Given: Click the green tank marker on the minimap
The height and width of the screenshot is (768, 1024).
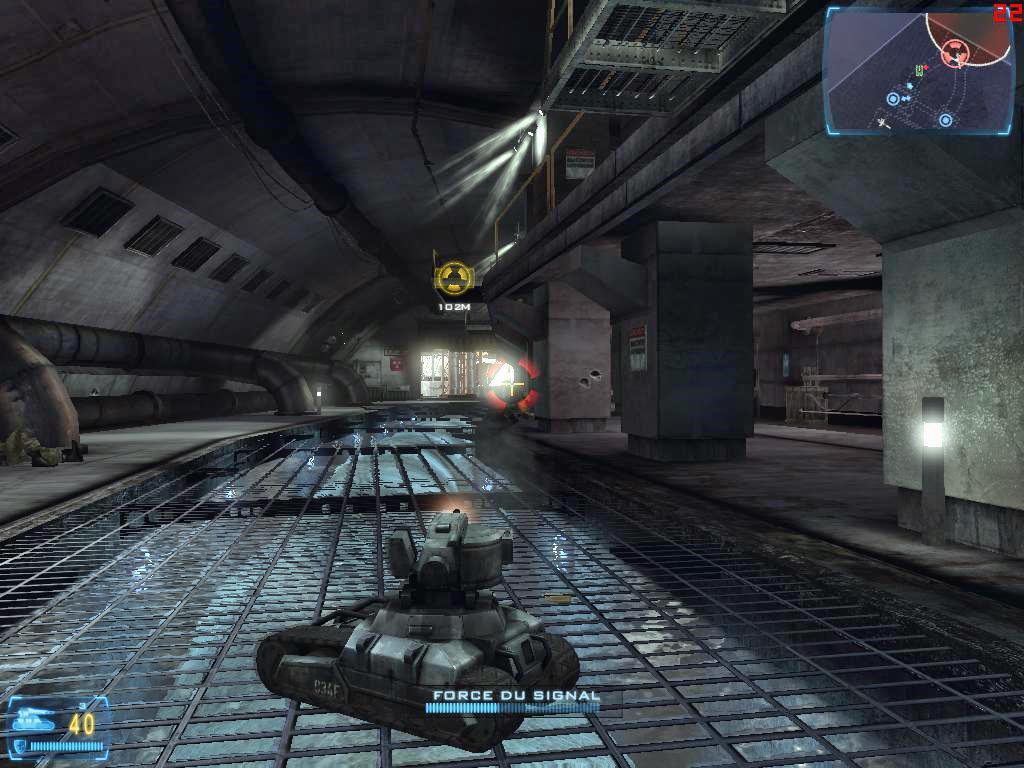Looking at the screenshot, I should [919, 71].
